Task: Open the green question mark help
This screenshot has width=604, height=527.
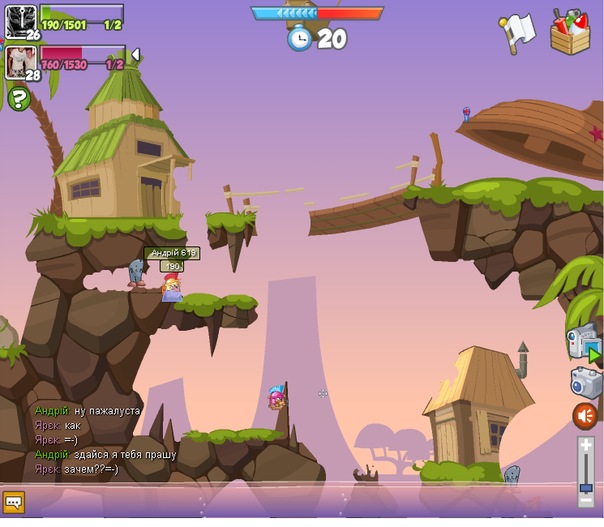Action: tap(19, 98)
